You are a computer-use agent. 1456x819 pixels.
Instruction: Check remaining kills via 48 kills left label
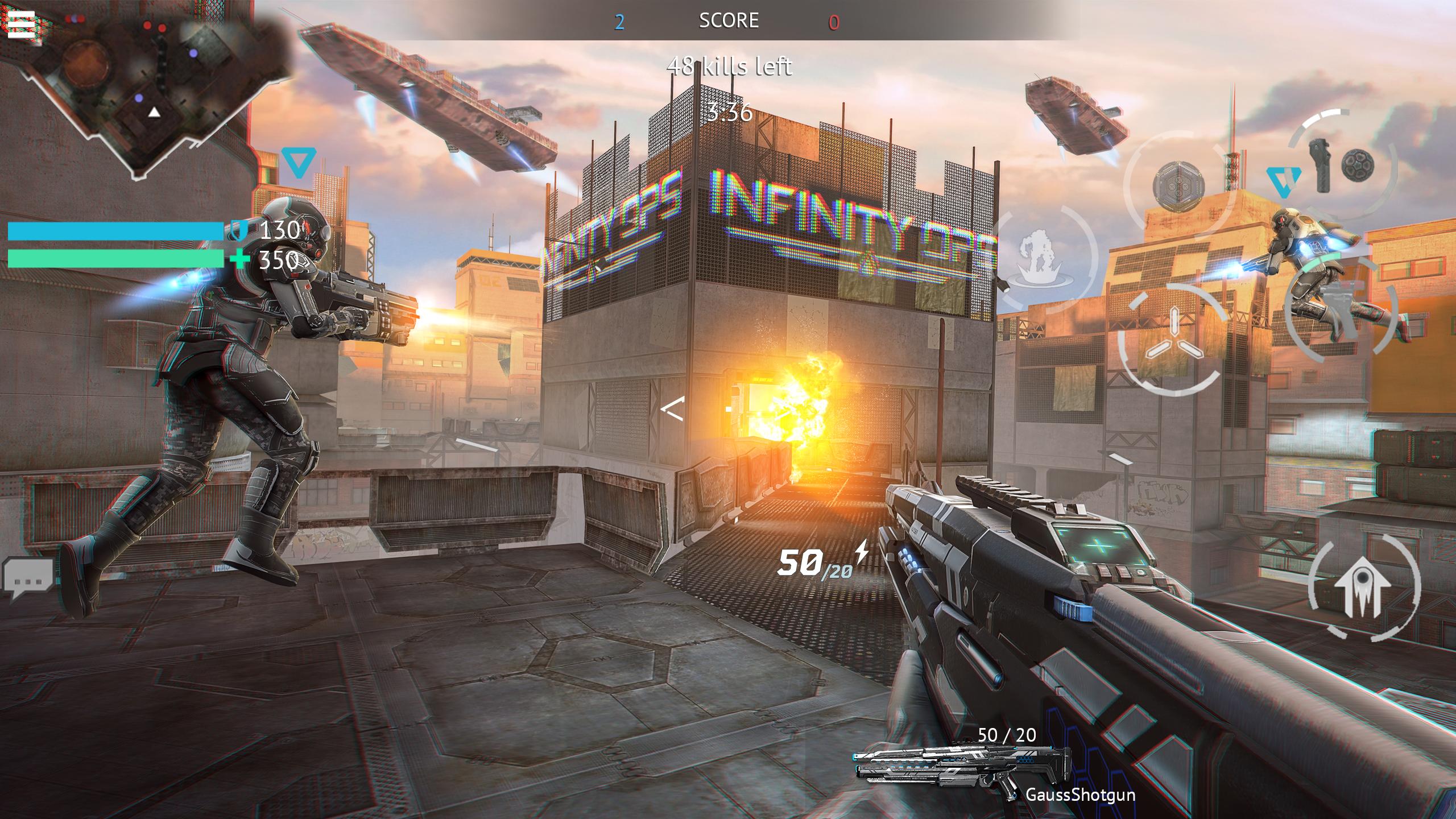(x=730, y=67)
